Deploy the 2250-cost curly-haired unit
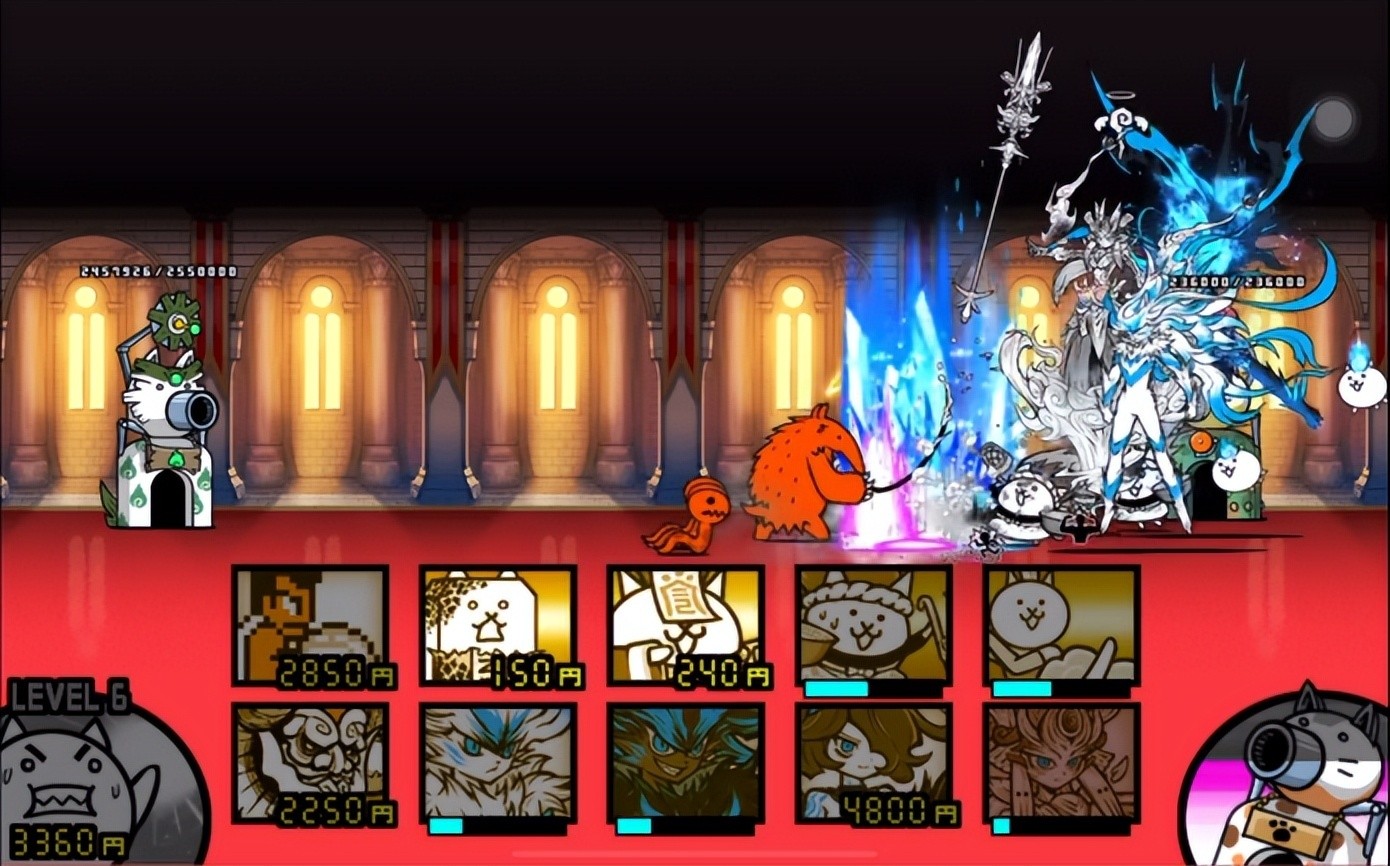The height and width of the screenshot is (866, 1390). pos(310,764)
